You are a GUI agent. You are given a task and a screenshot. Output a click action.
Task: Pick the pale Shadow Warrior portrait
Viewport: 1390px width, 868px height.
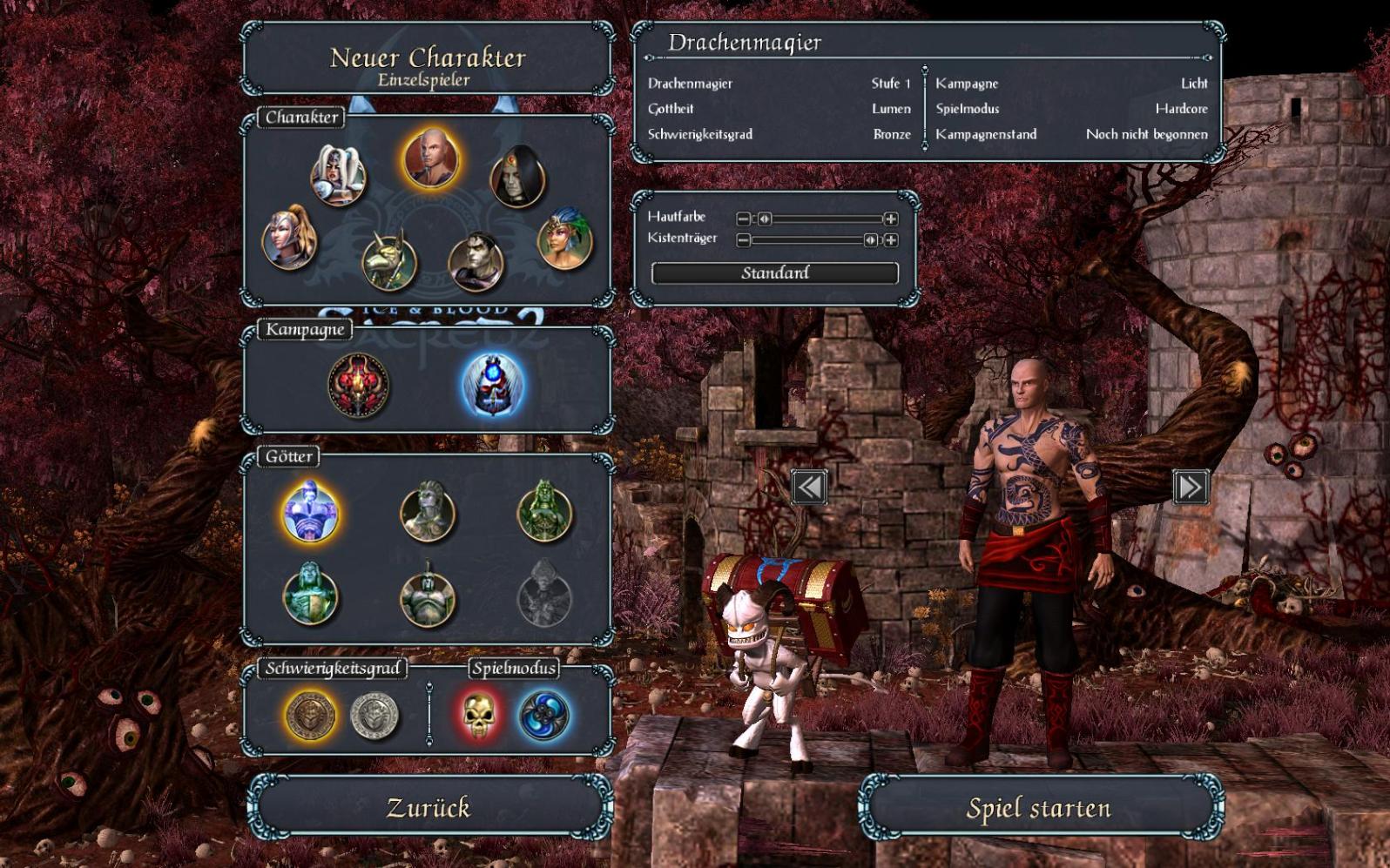(x=476, y=259)
